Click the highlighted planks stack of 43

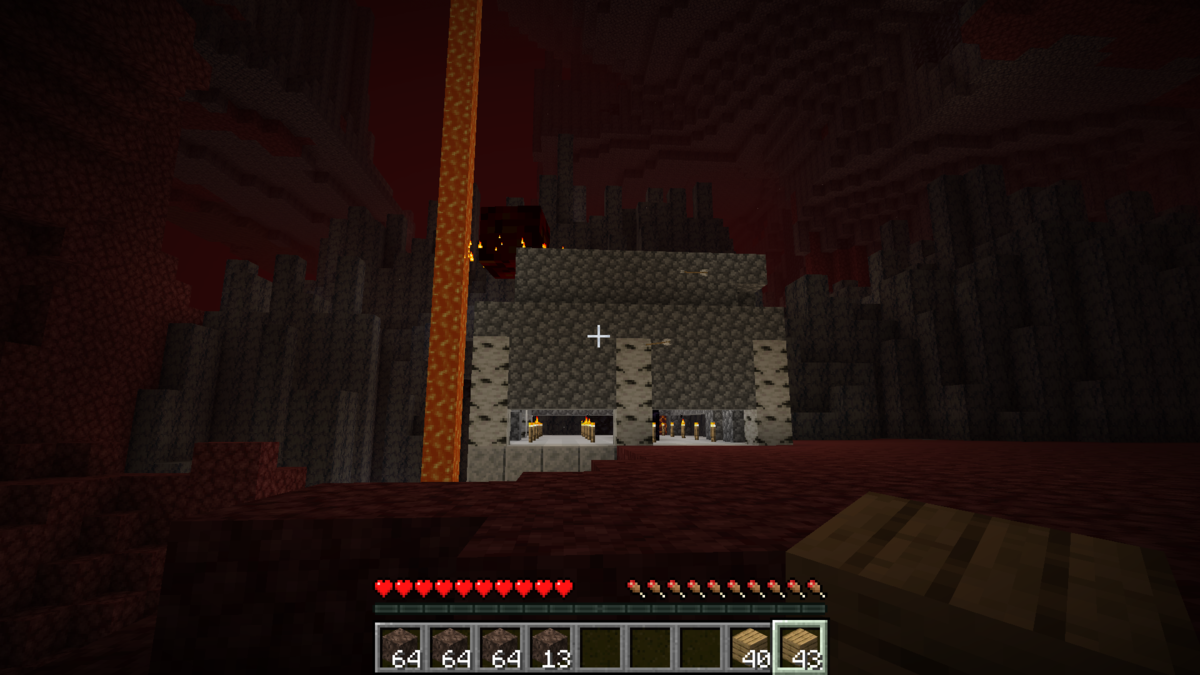coord(800,647)
